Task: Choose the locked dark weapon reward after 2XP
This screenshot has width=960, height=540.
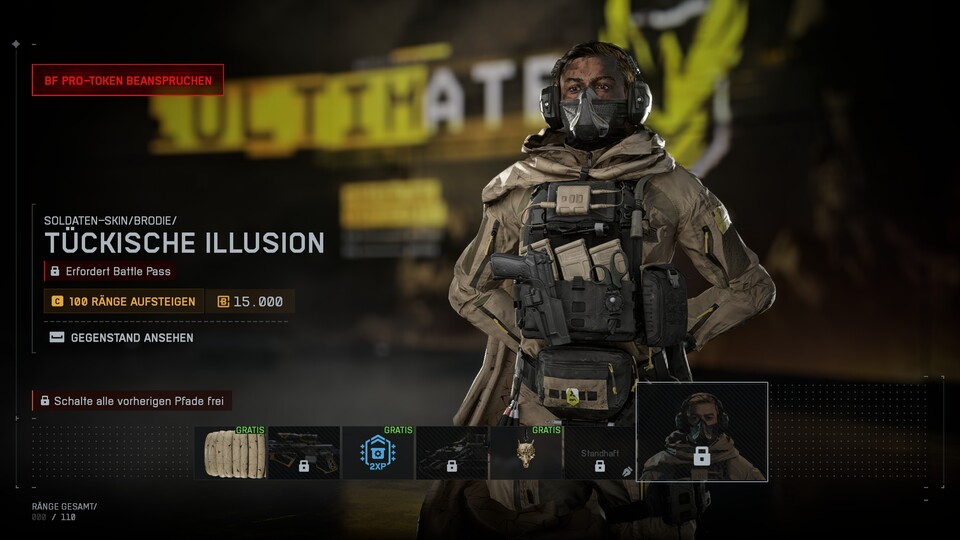Action: [x=452, y=453]
